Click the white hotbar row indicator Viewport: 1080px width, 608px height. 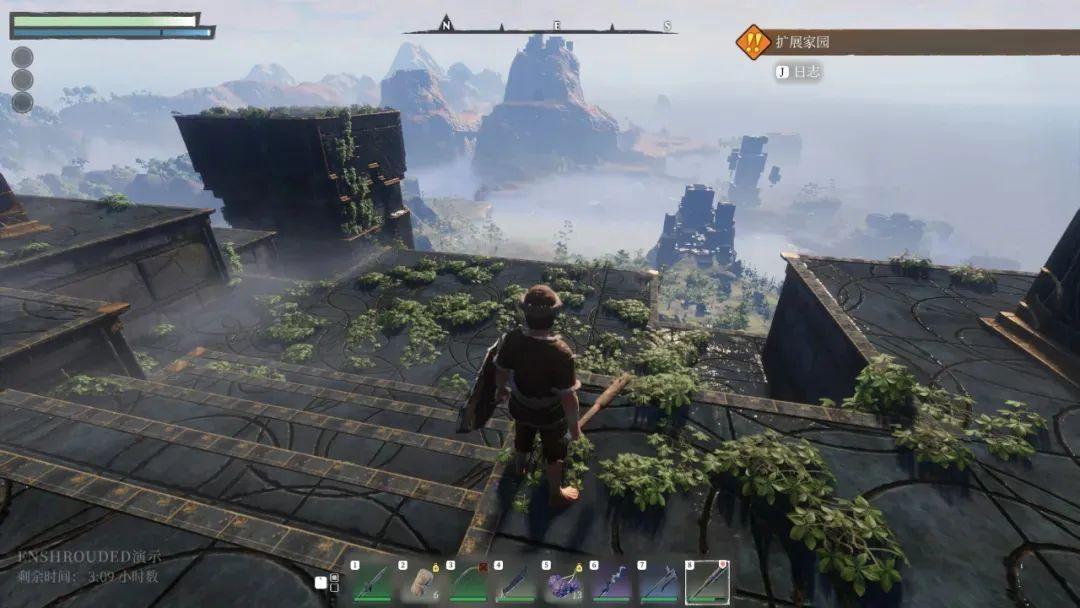point(320,582)
